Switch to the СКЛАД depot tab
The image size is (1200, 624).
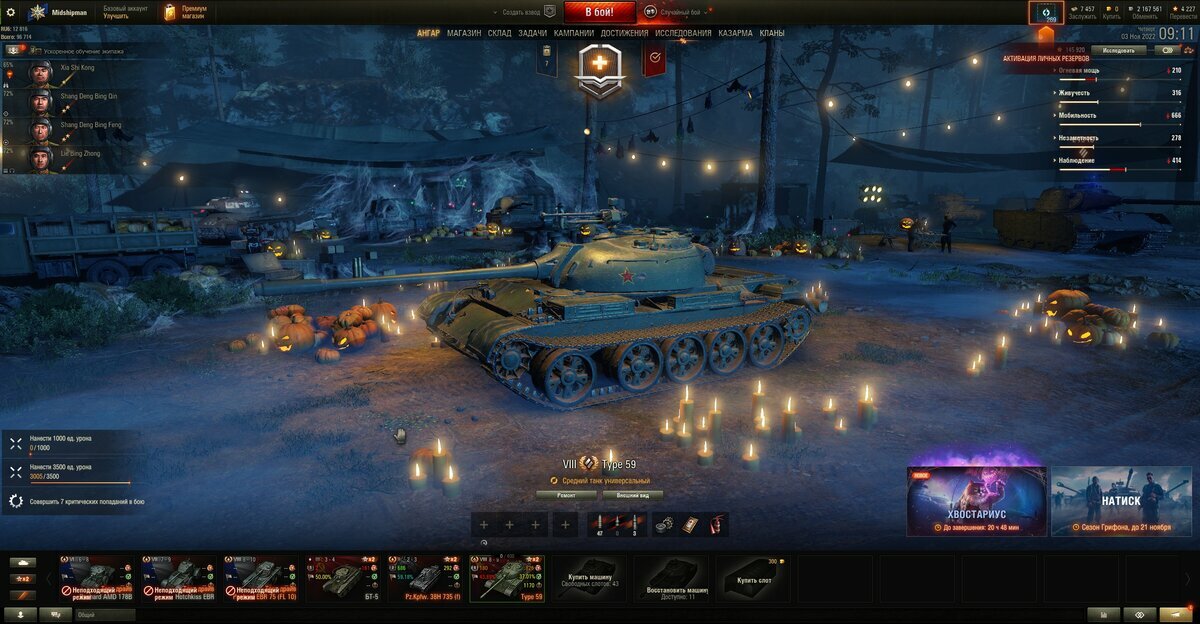500,33
